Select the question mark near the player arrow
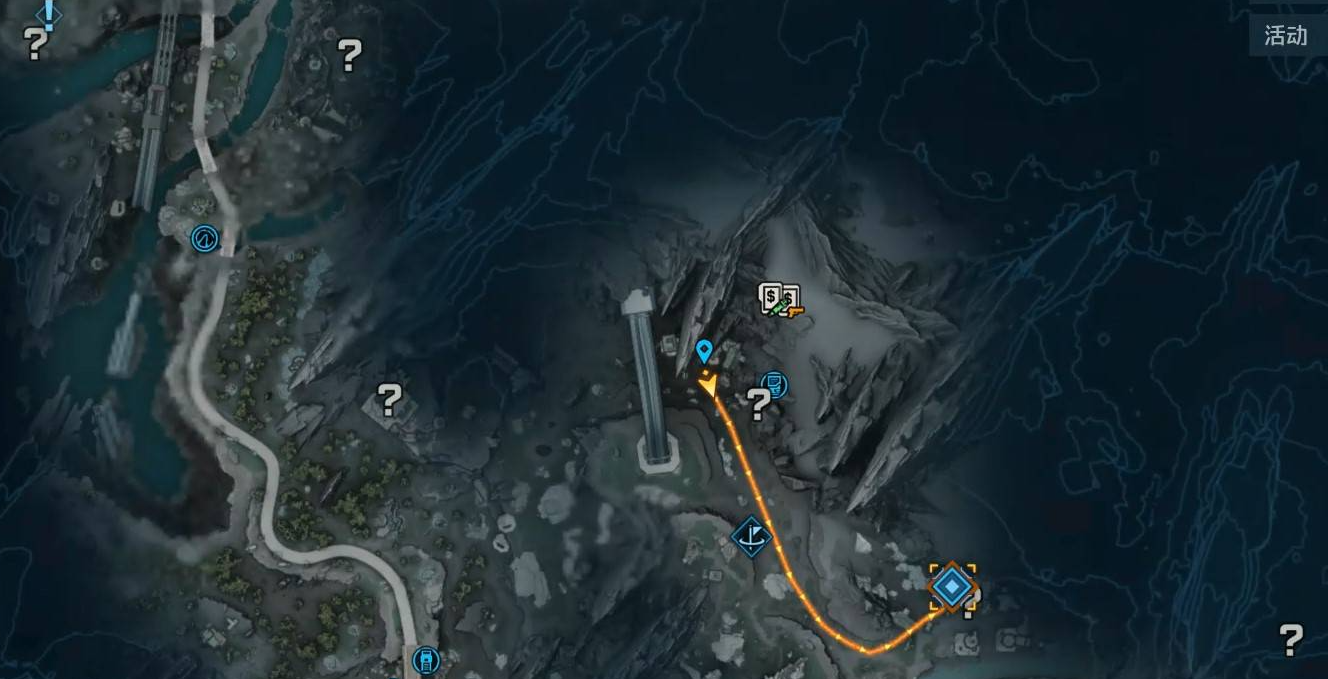 759,404
